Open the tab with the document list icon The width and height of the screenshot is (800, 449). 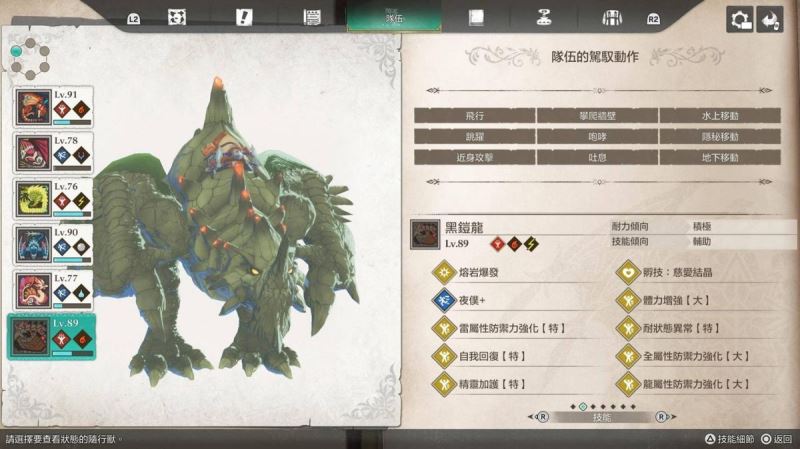pyautogui.click(x=311, y=18)
